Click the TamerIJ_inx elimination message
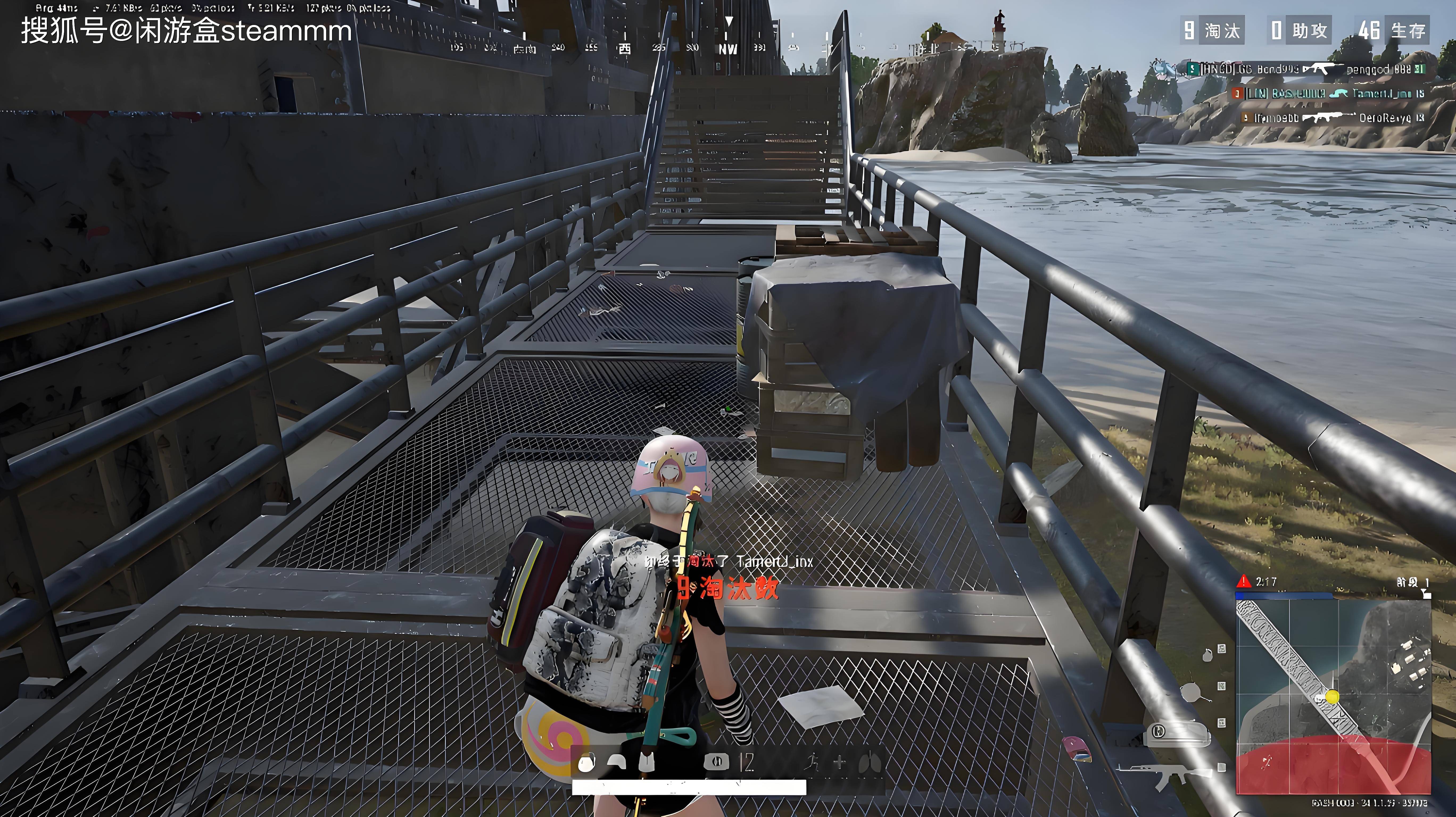1456x817 pixels. [729, 562]
